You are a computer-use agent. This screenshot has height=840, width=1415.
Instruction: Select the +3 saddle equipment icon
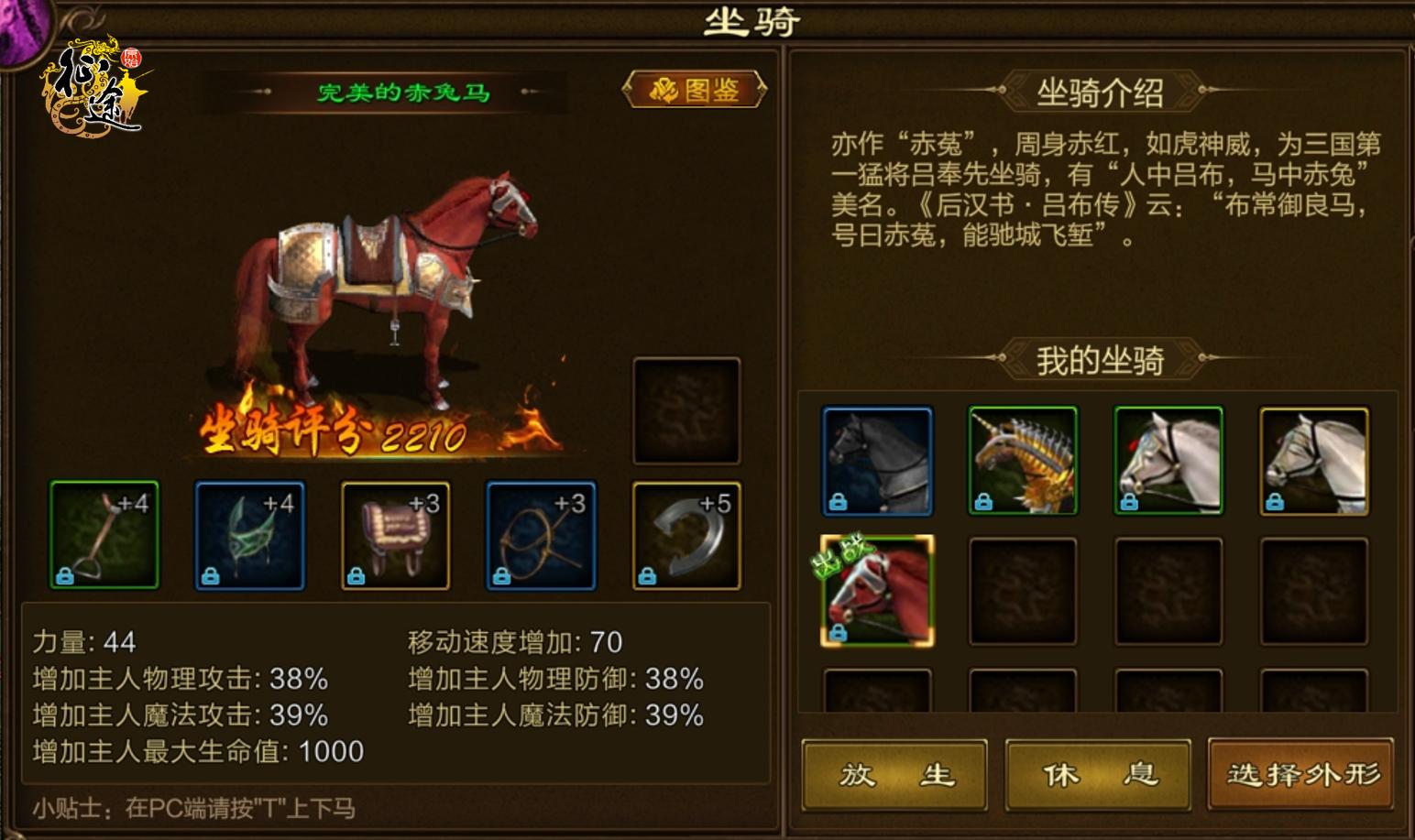(395, 534)
